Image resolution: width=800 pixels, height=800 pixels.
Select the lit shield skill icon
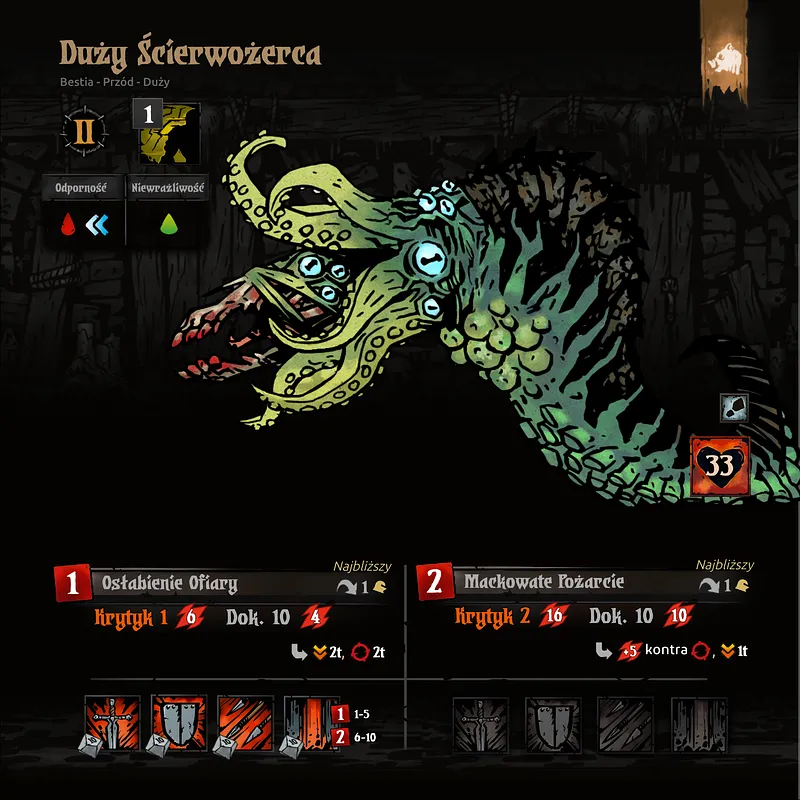(179, 723)
